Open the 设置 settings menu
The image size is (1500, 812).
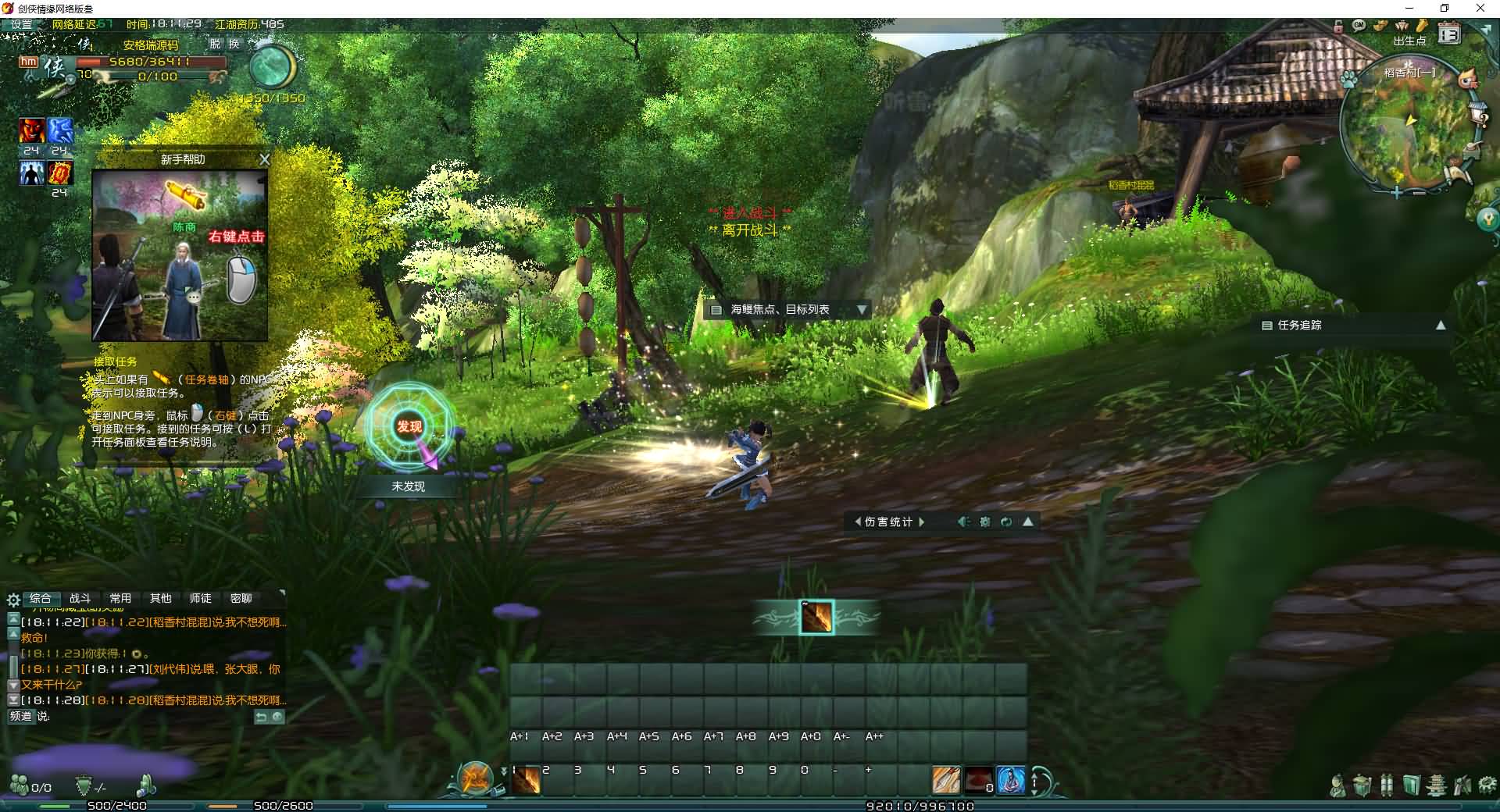pyautogui.click(x=22, y=24)
